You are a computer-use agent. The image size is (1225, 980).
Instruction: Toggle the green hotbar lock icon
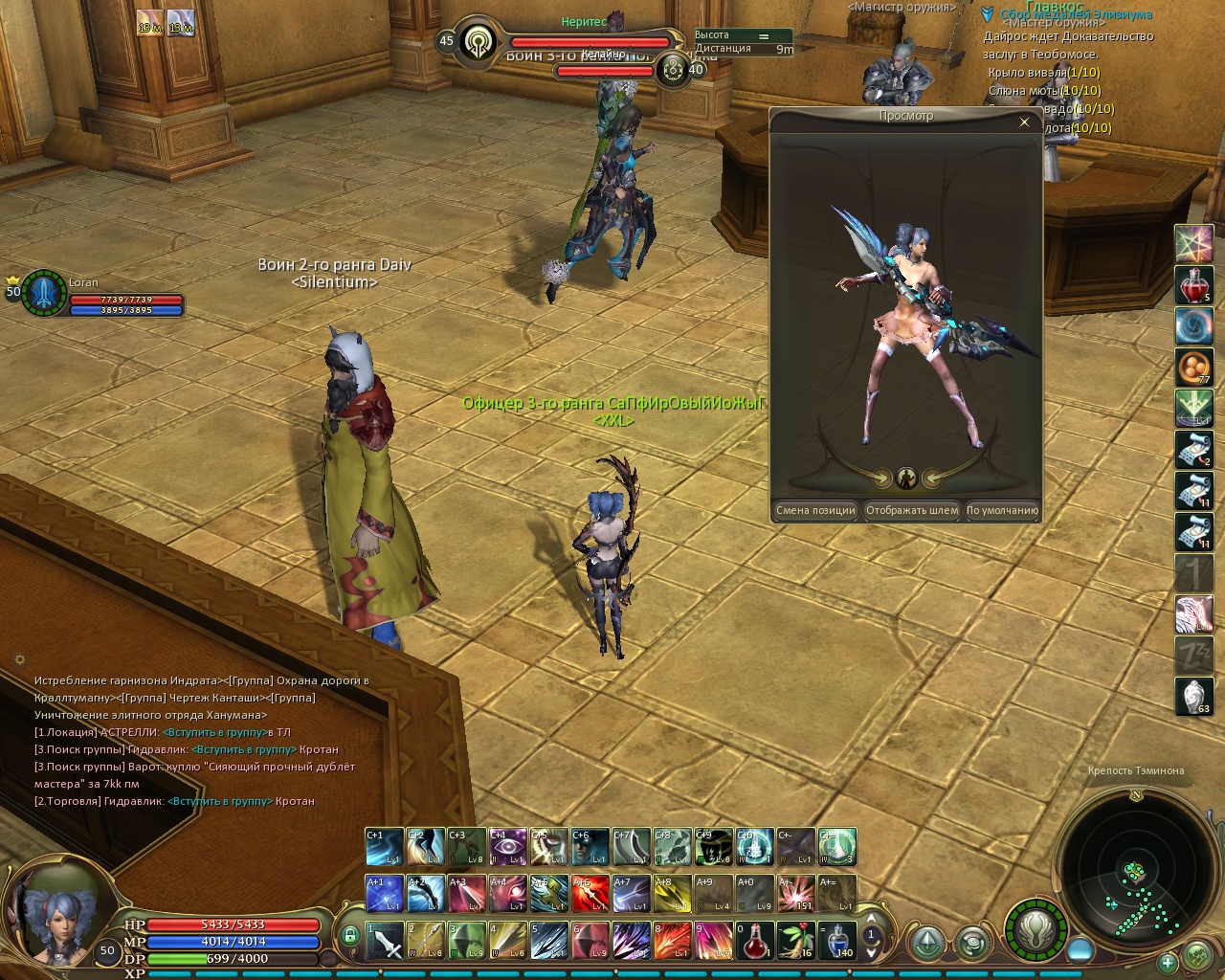[350, 935]
